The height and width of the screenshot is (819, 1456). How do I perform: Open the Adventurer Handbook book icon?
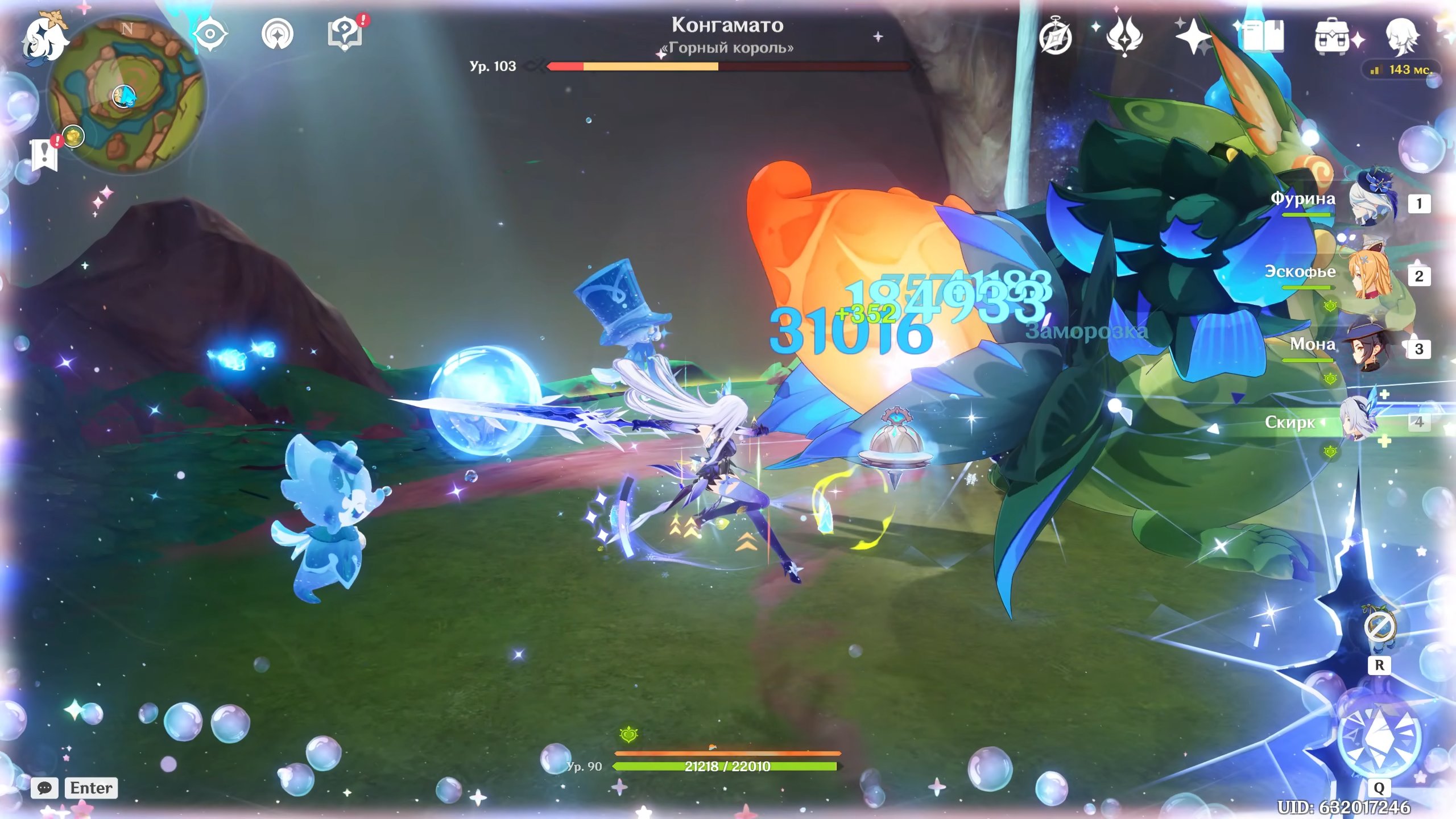coord(1263,36)
